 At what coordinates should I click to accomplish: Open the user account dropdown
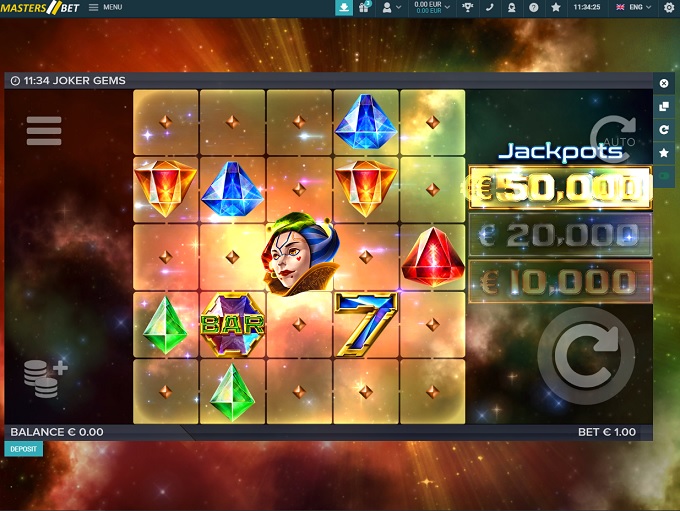coord(391,7)
